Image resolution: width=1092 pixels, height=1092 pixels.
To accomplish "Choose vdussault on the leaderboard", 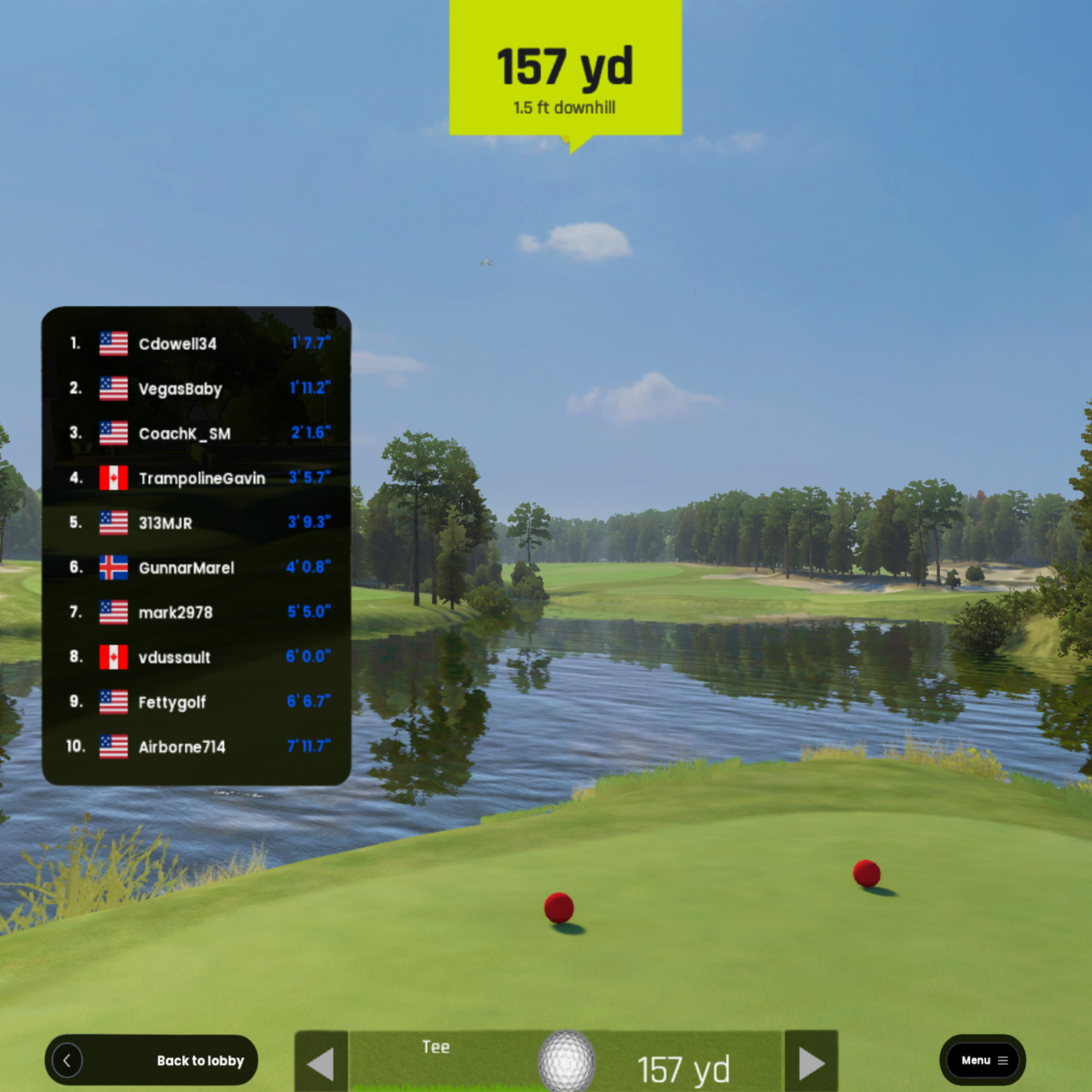I will point(197,657).
